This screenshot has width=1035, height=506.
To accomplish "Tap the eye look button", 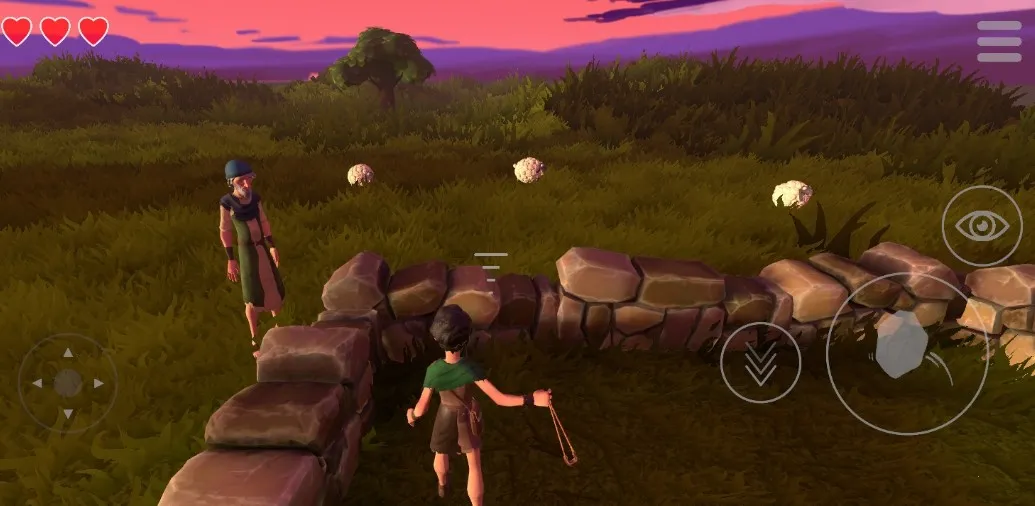I will [x=981, y=226].
